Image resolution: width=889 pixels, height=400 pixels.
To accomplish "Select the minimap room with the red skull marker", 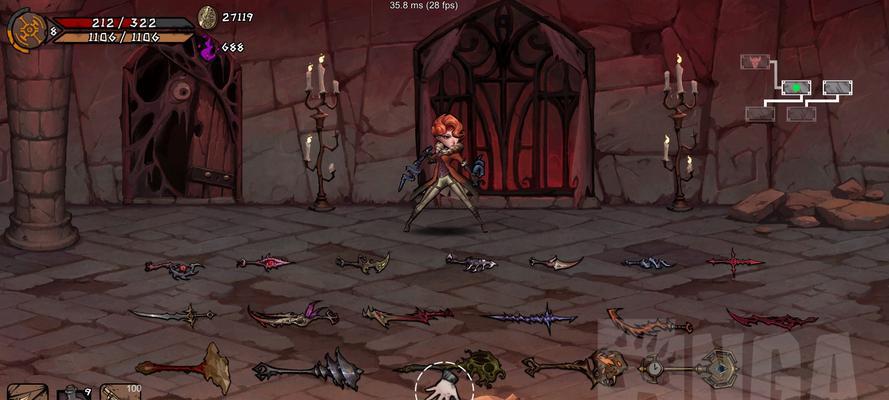I will (754, 62).
